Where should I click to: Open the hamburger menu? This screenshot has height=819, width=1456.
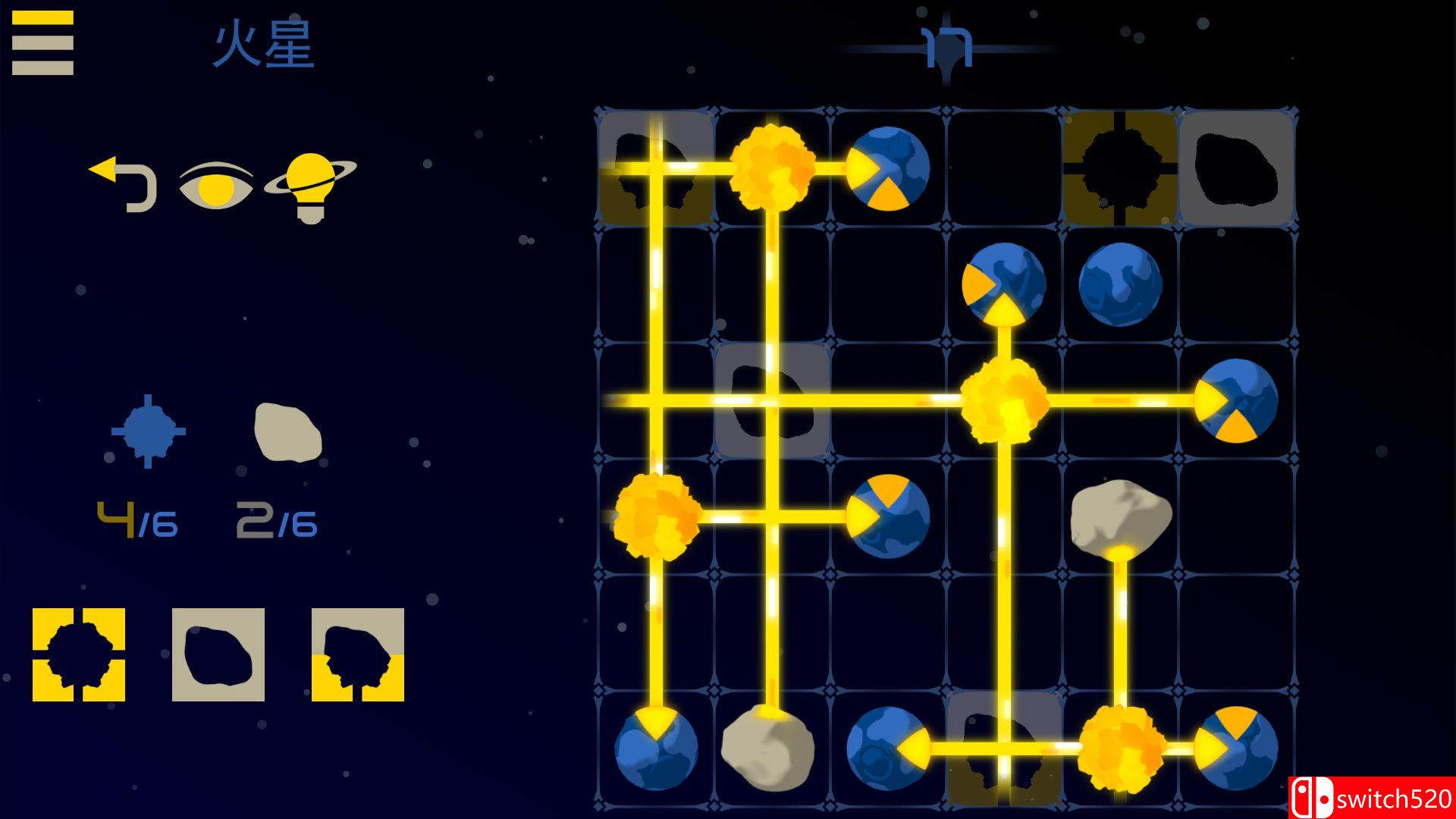[42, 42]
